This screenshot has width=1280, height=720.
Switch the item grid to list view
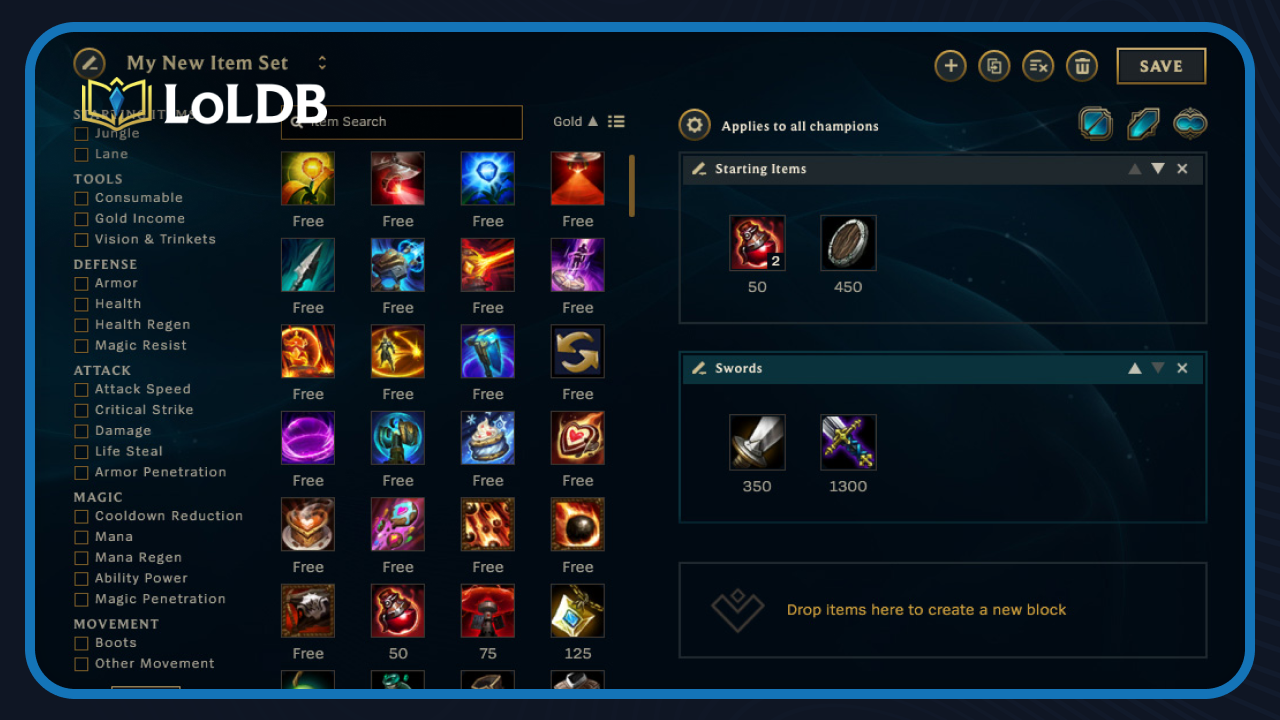tap(617, 121)
